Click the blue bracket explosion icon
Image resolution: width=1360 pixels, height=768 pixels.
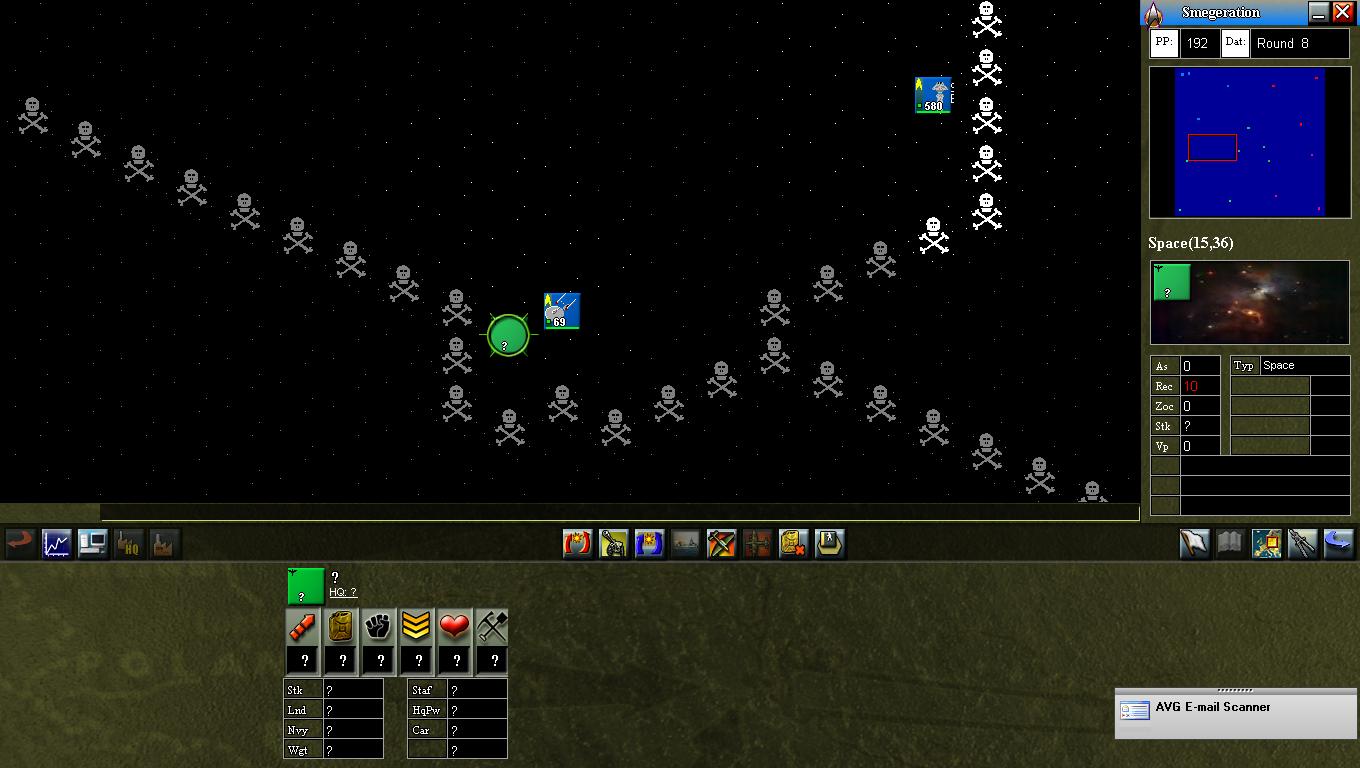pos(649,543)
